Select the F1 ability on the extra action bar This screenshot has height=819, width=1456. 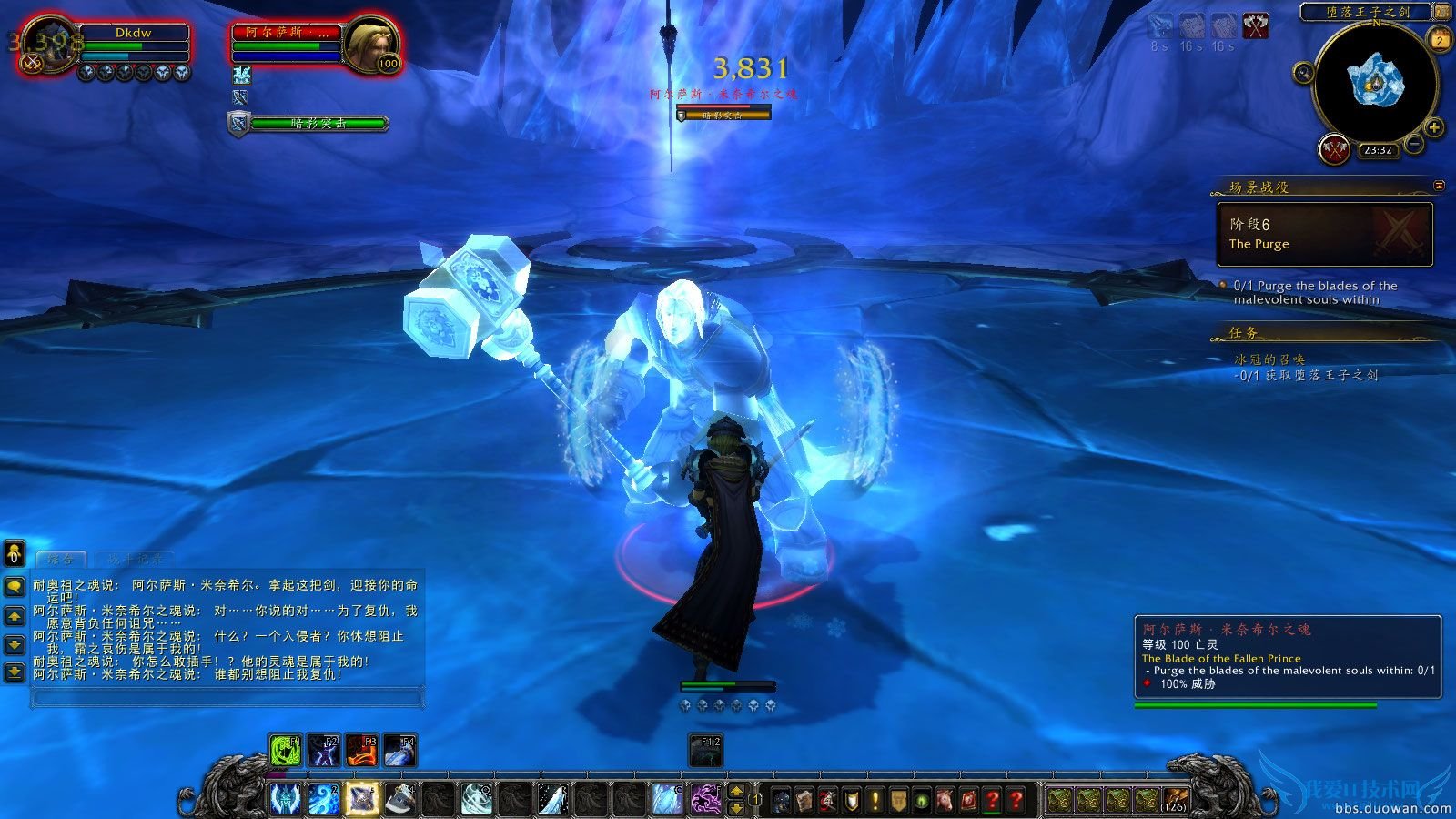[285, 749]
